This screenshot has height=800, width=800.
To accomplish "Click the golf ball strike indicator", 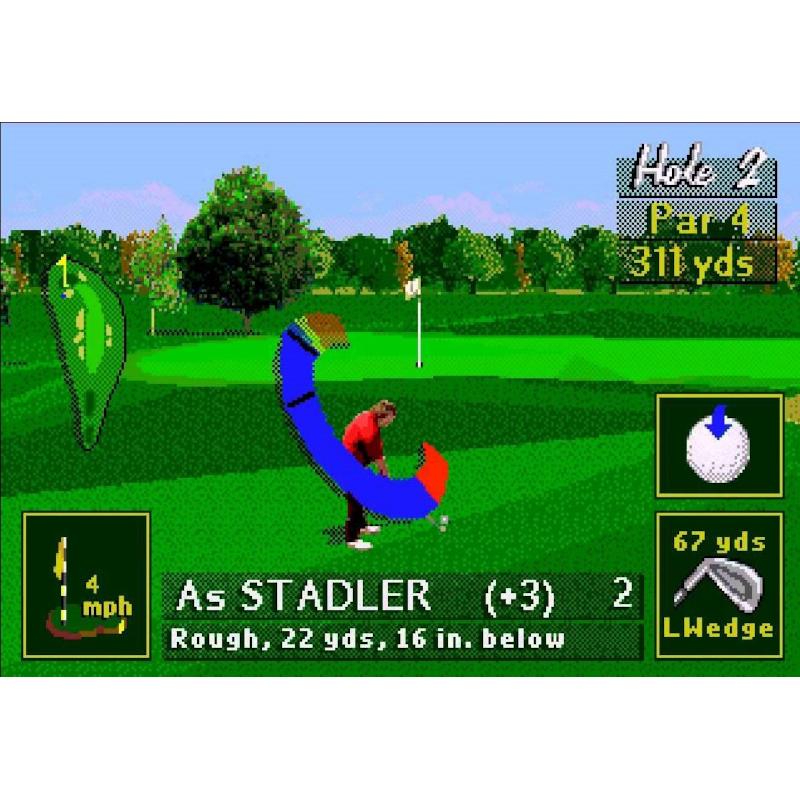I will tap(718, 446).
